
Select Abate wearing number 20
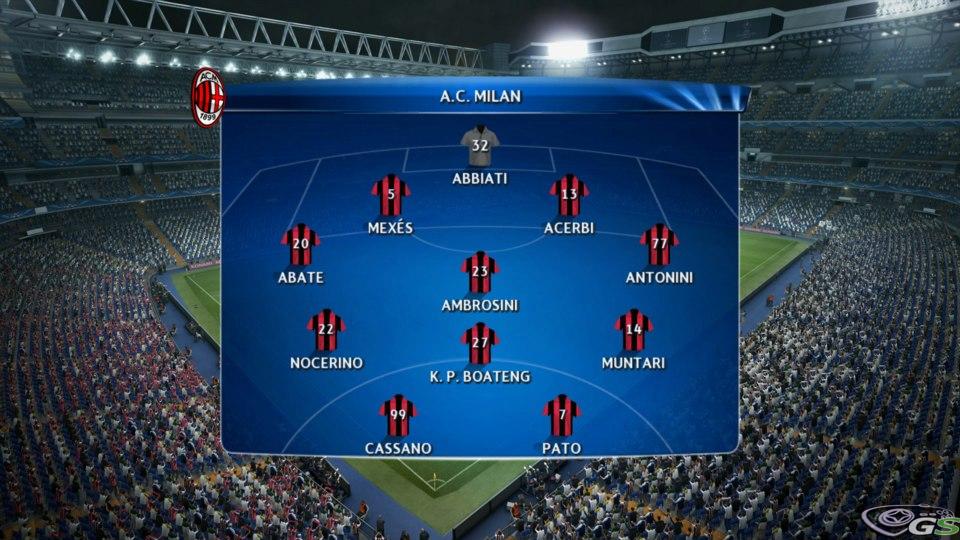point(300,245)
